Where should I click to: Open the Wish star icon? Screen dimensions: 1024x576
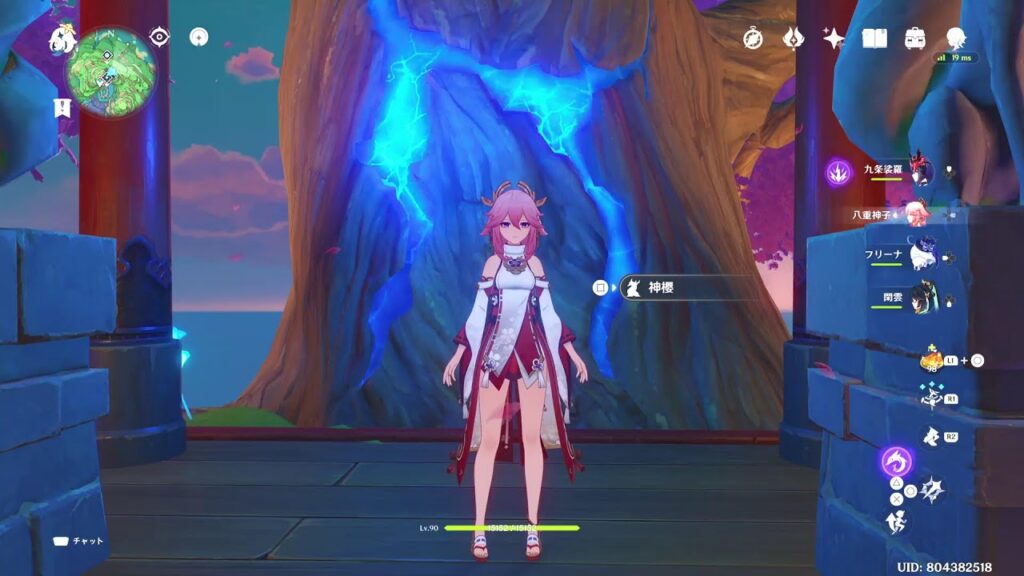833,38
